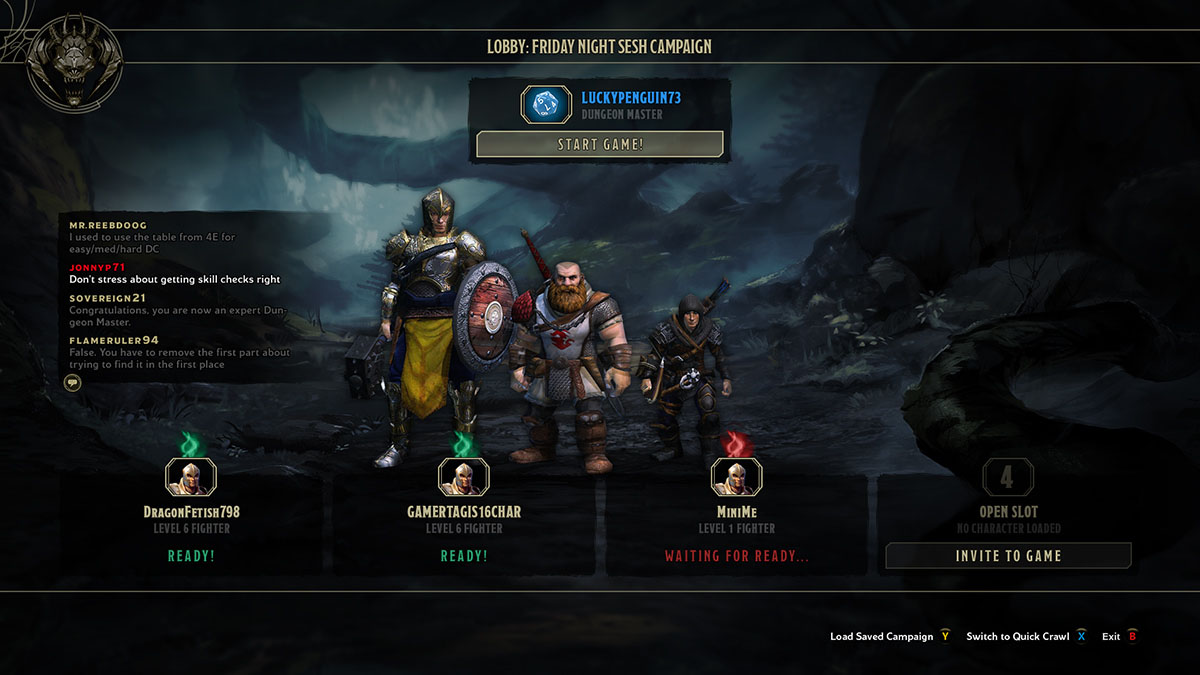Select the LuckyPenguin73 dungeon master dice icon
This screenshot has height=675, width=1200.
[x=546, y=105]
